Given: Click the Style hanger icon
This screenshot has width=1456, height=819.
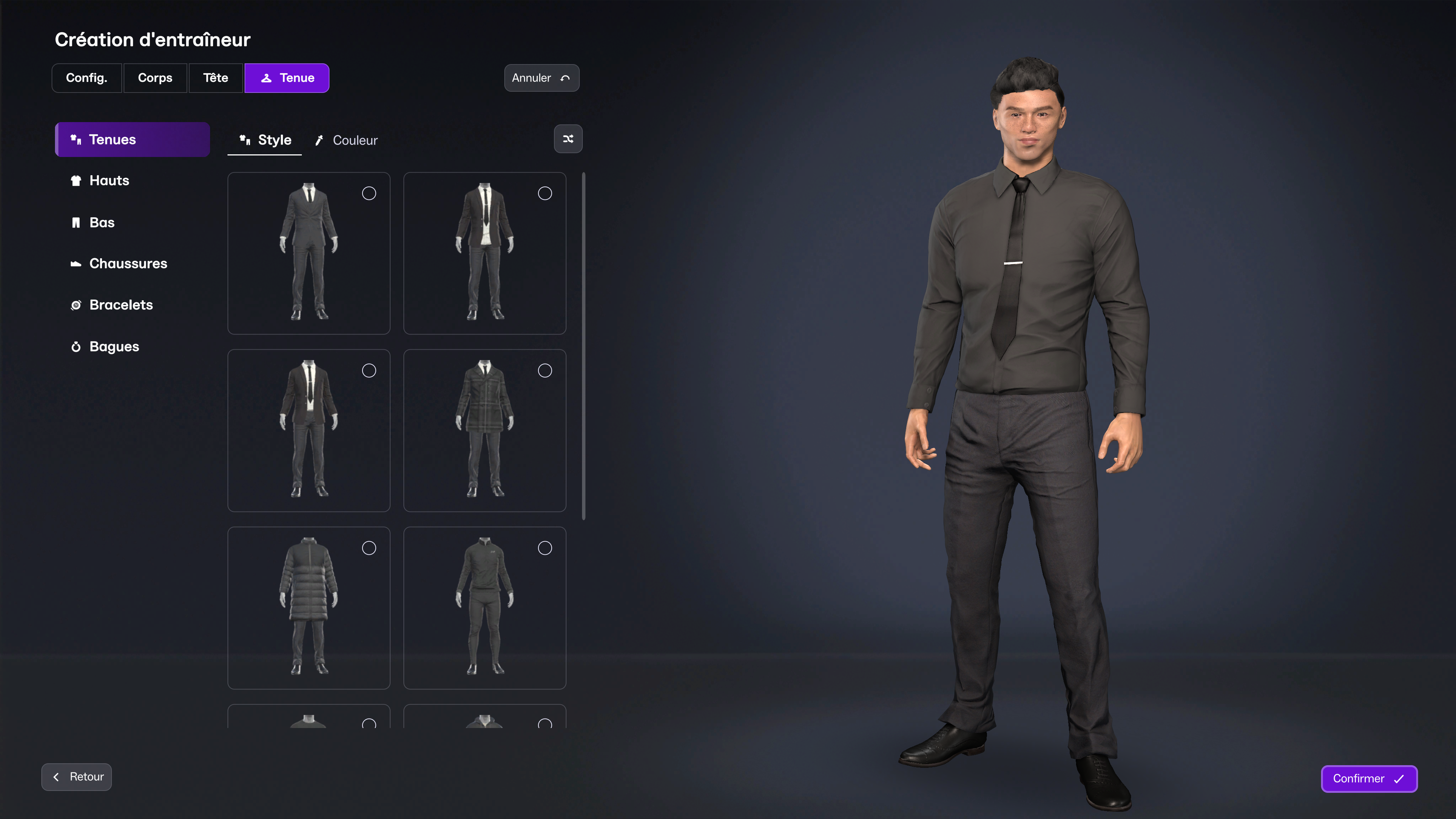Looking at the screenshot, I should tap(245, 140).
